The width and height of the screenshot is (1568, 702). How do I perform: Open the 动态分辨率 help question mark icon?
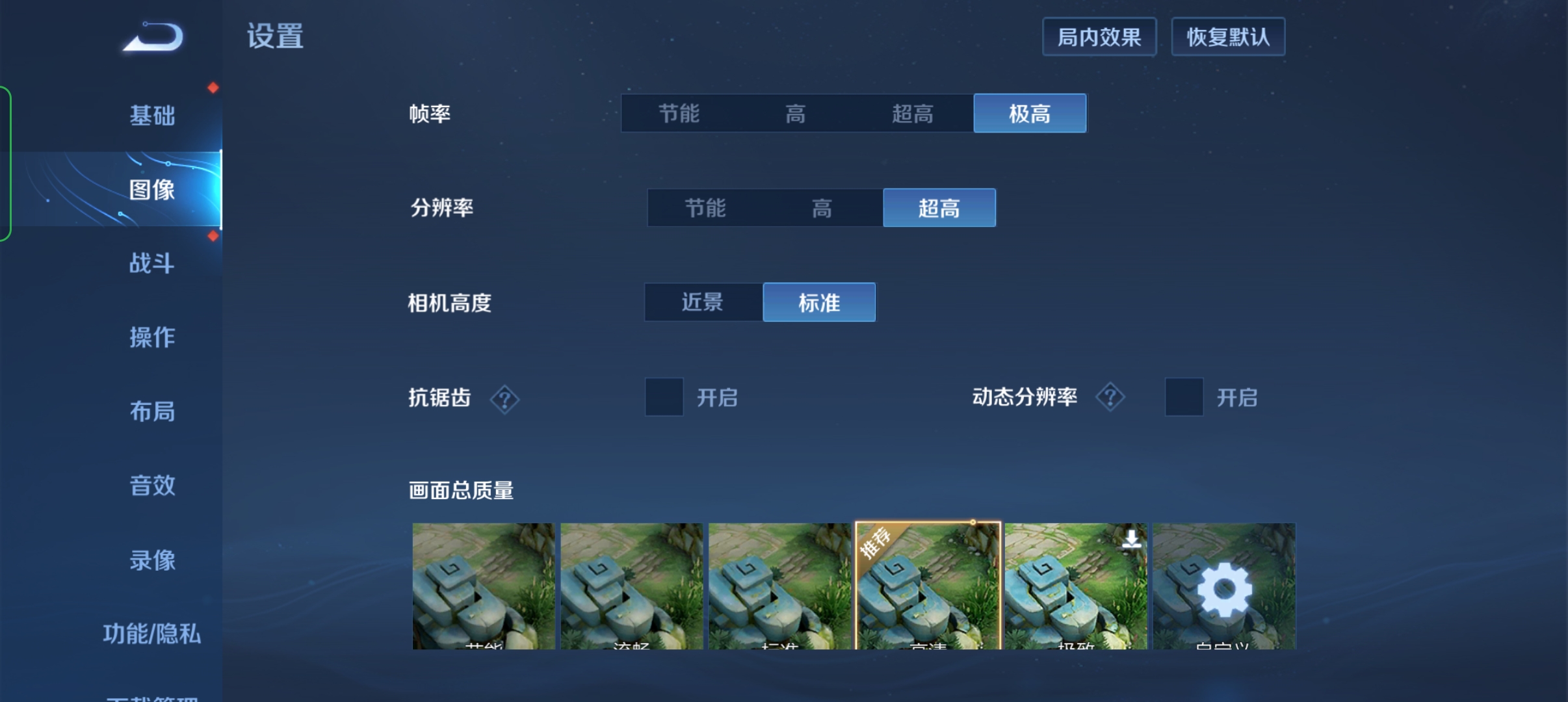1111,397
